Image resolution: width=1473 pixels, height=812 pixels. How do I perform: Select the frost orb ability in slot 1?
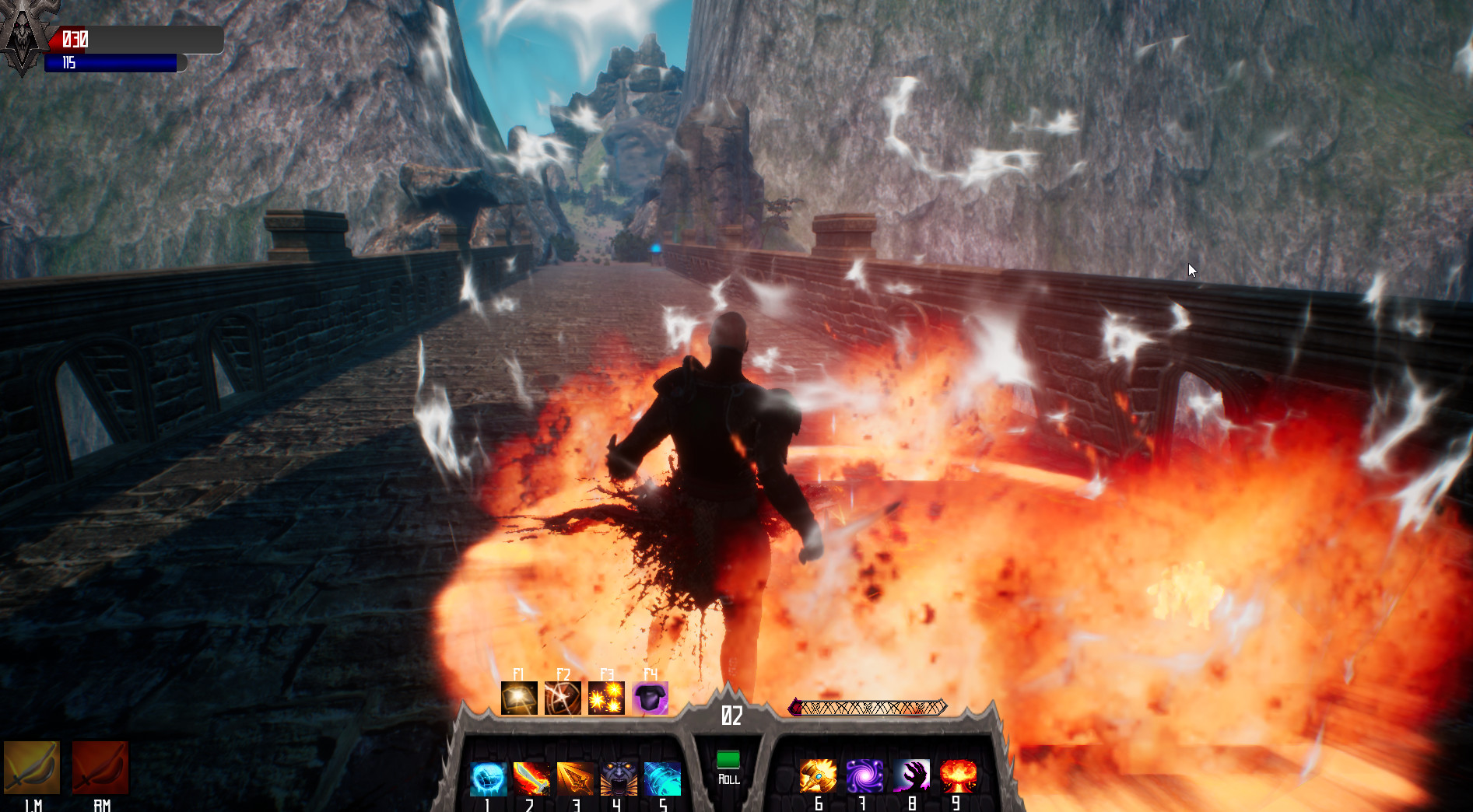coord(487,777)
